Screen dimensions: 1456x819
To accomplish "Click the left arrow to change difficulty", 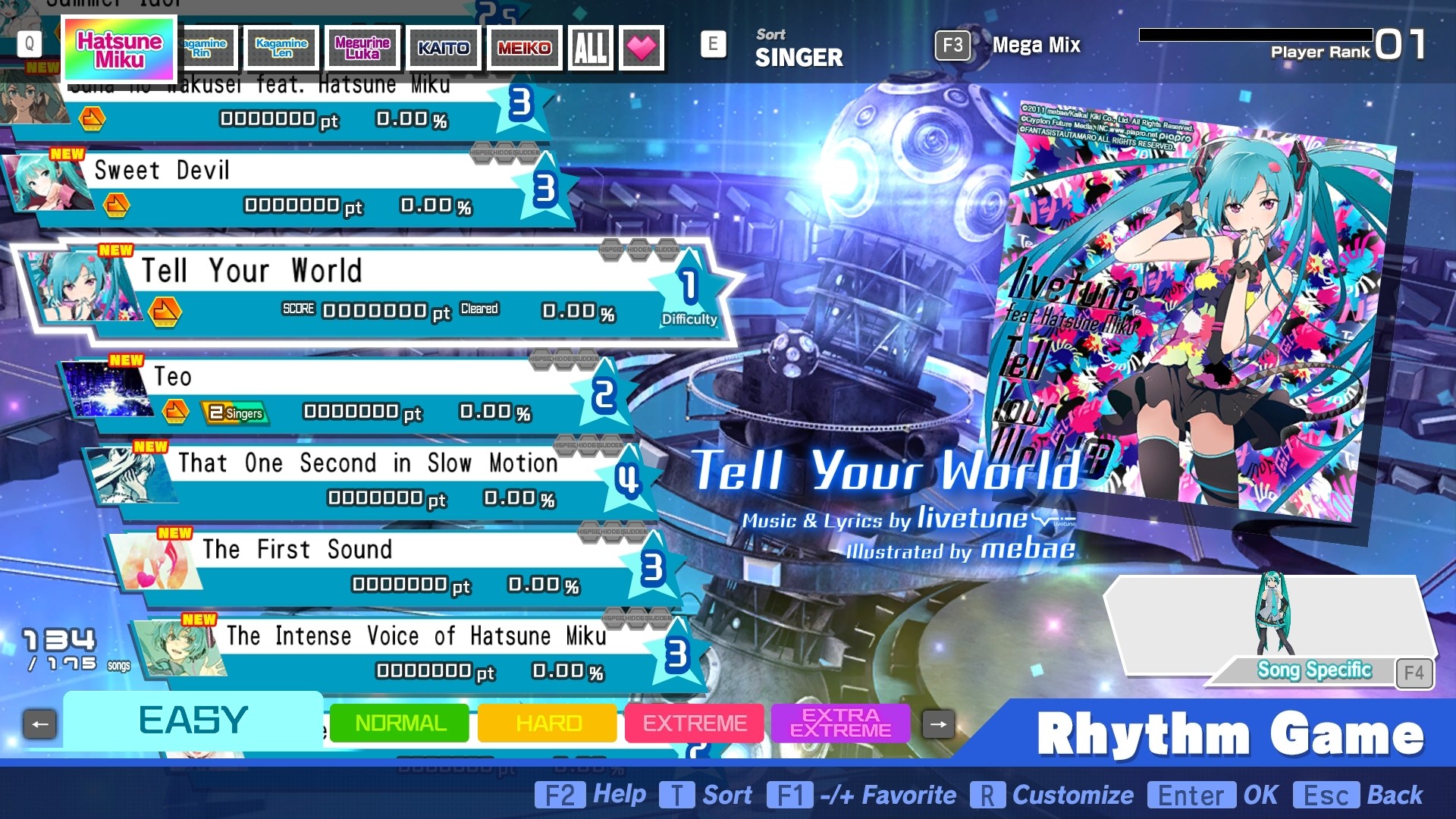I will [39, 723].
